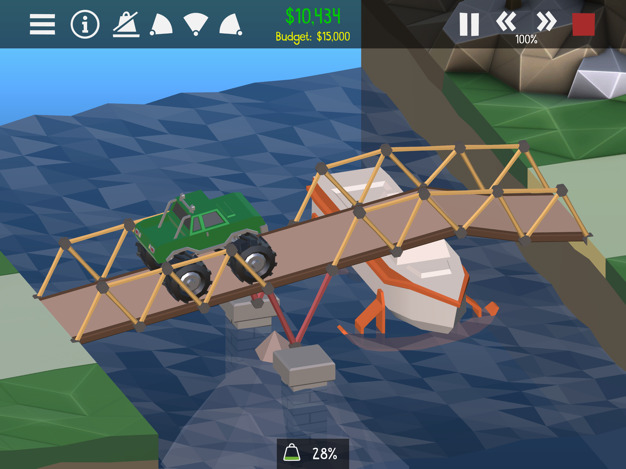The height and width of the screenshot is (469, 626).
Task: Pause the bridge simulation
Action: click(468, 23)
